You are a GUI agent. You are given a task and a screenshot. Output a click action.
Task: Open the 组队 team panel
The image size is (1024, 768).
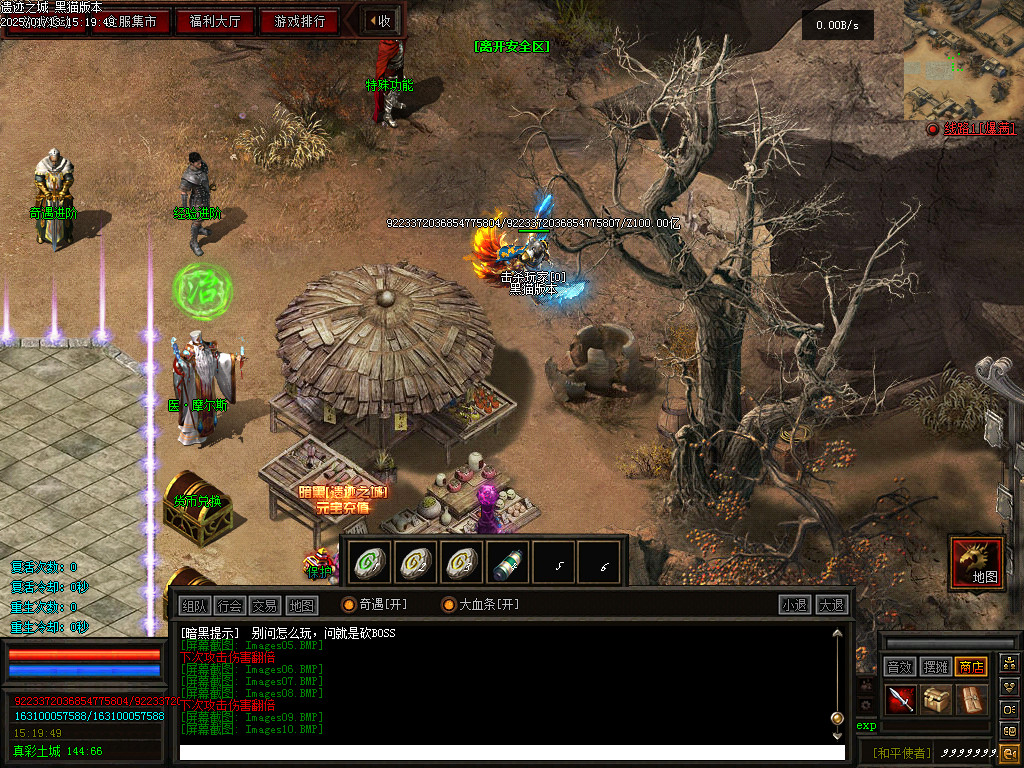[195, 605]
